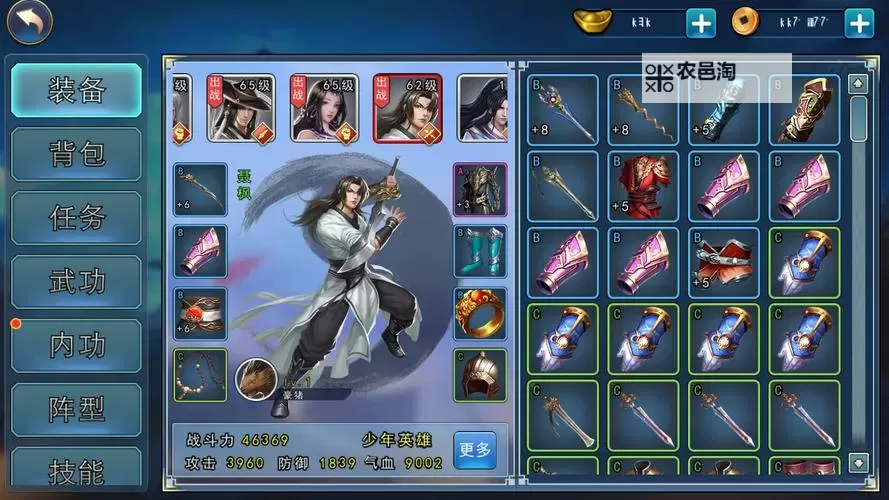Choose the straw hat hero portrait

click(x=241, y=107)
